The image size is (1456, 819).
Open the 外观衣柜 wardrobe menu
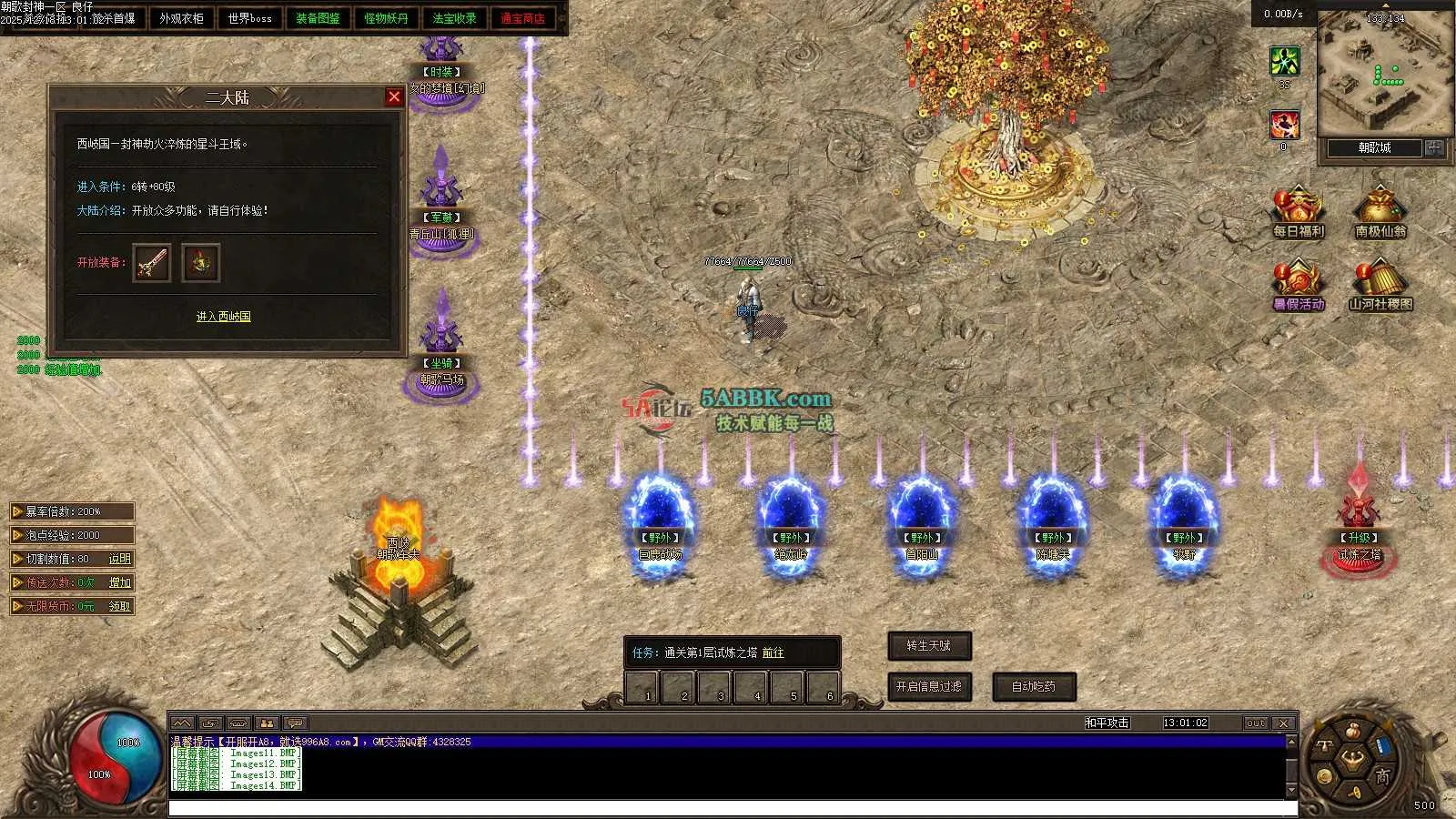[181, 18]
